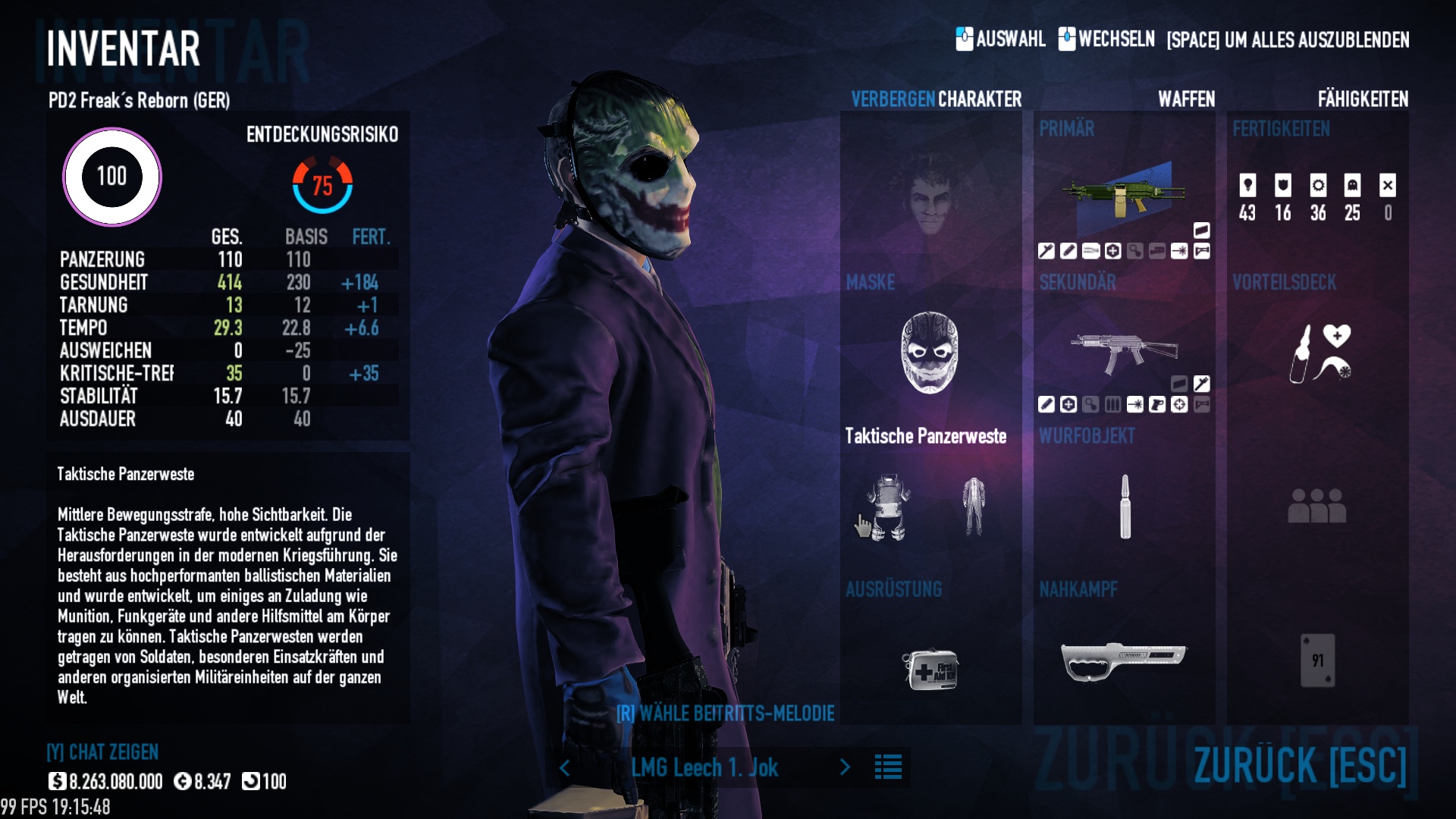Screen dimensions: 1456x819
Task: Switch to the next loadout profile
Action: point(845,767)
